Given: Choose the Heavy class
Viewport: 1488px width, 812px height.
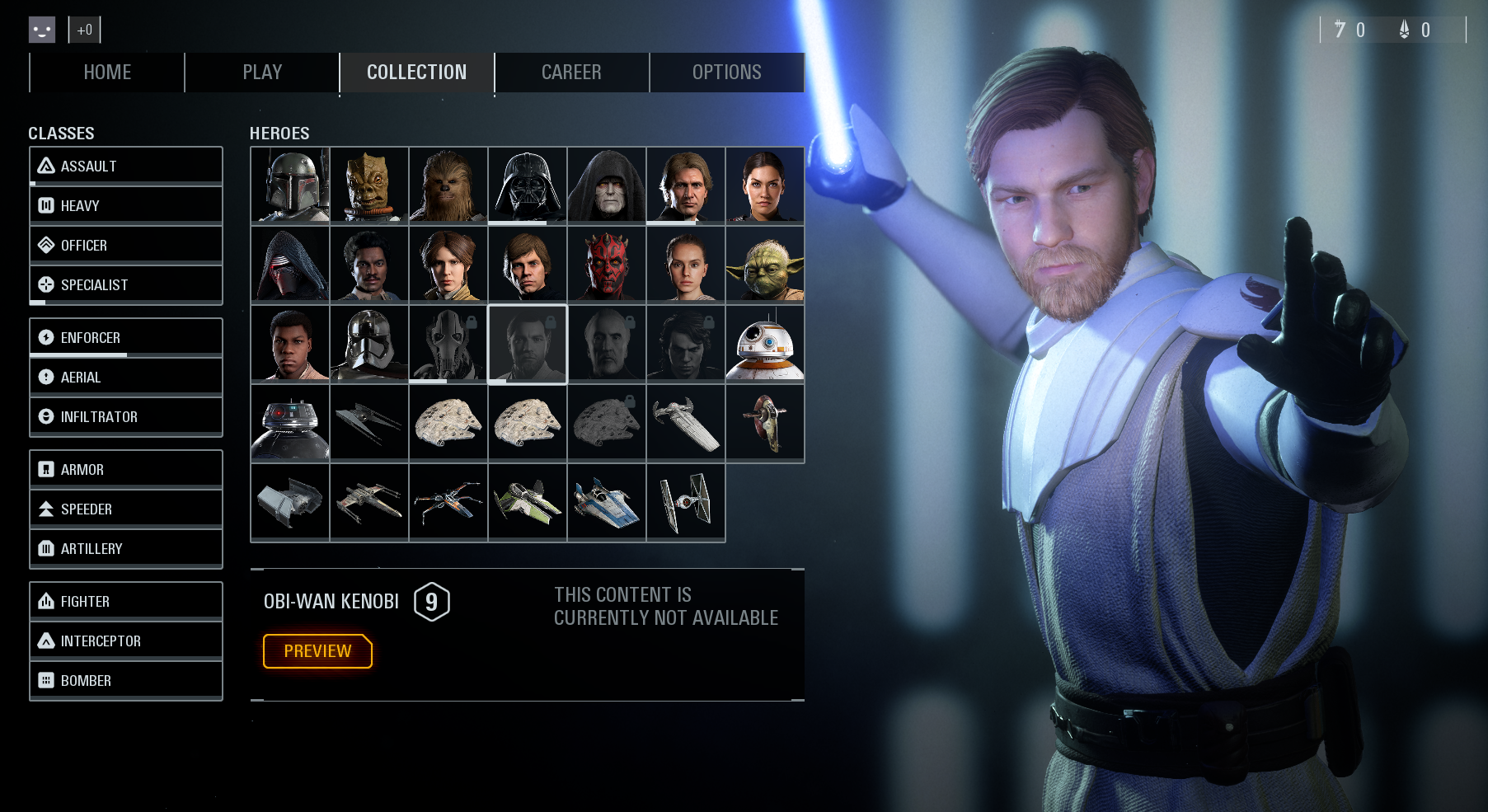Looking at the screenshot, I should 126,205.
